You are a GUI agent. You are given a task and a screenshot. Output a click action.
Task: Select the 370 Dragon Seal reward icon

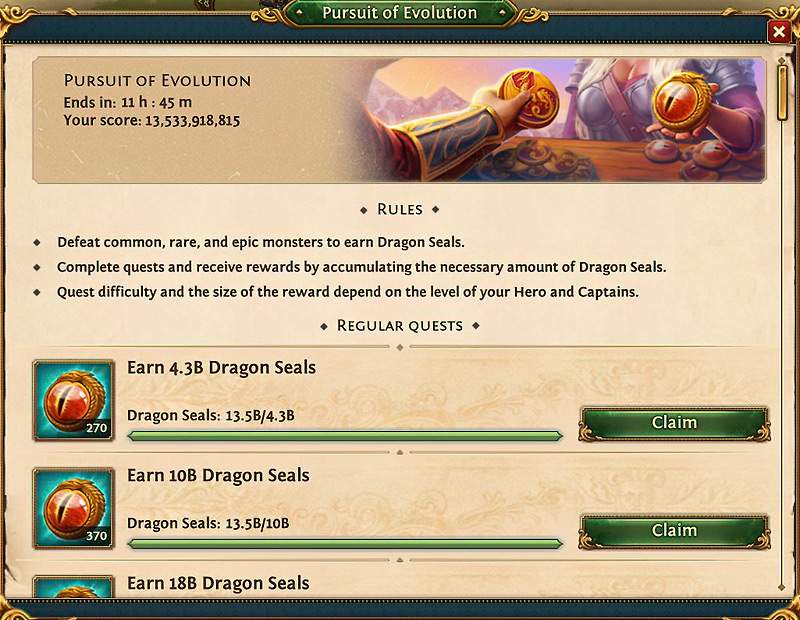click(x=73, y=509)
